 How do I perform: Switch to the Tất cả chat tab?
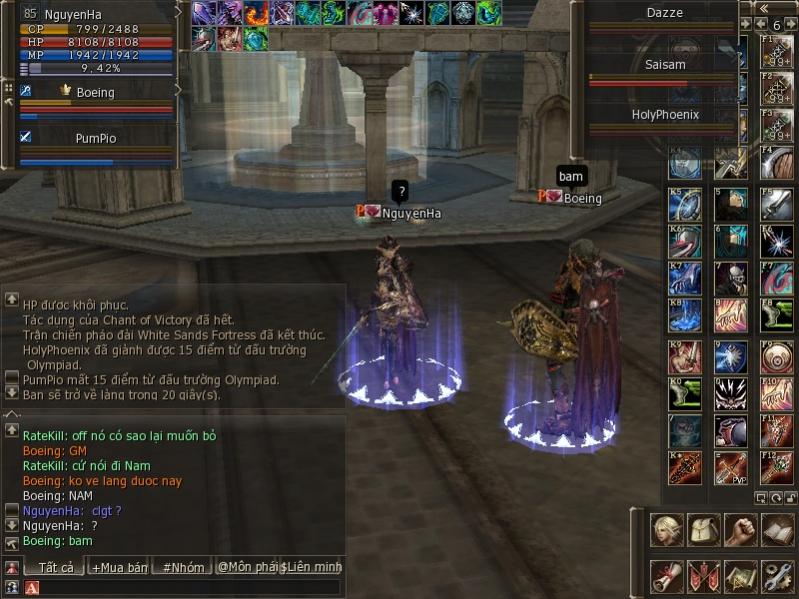click(x=55, y=567)
